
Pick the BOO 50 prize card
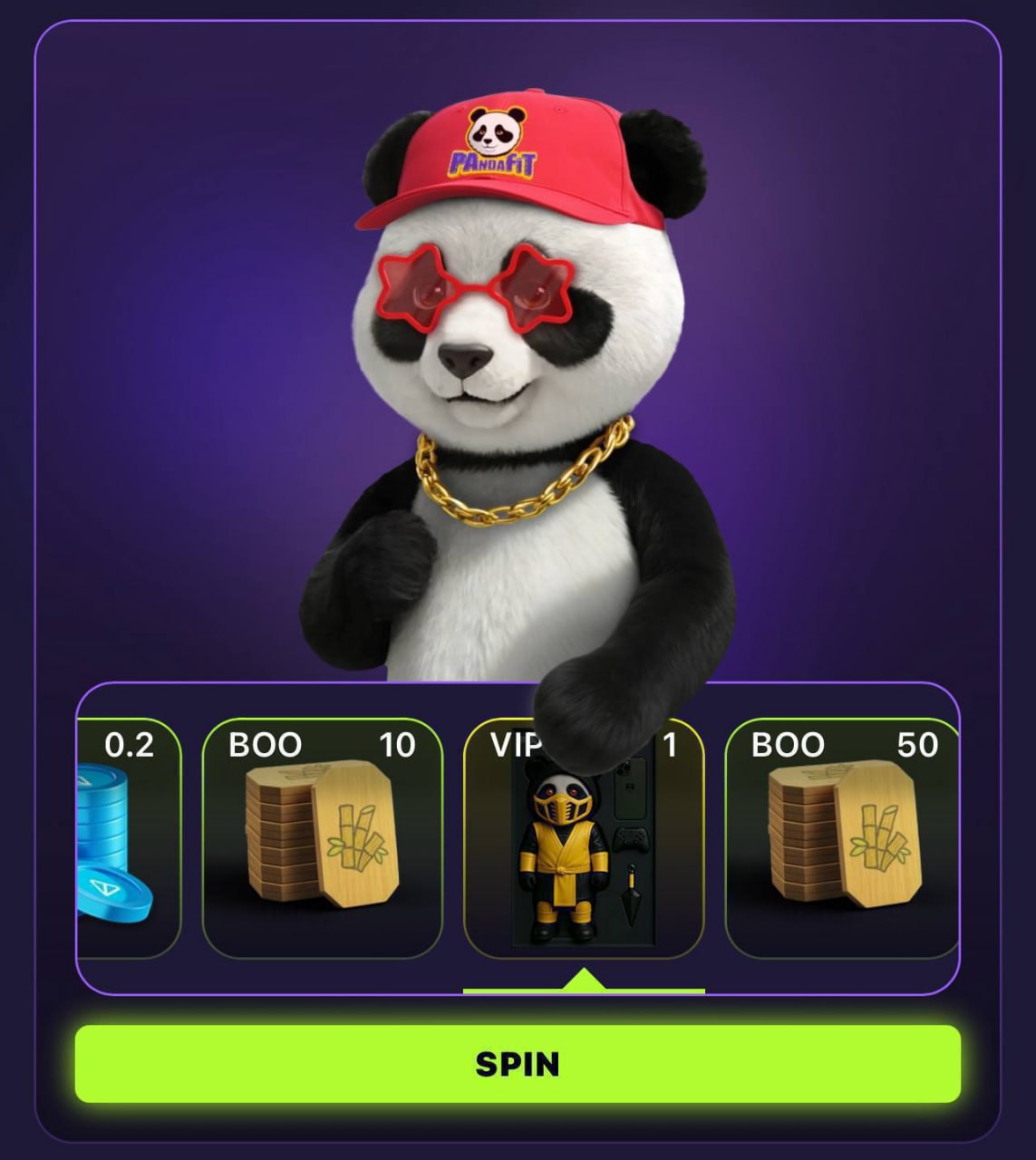click(x=841, y=838)
